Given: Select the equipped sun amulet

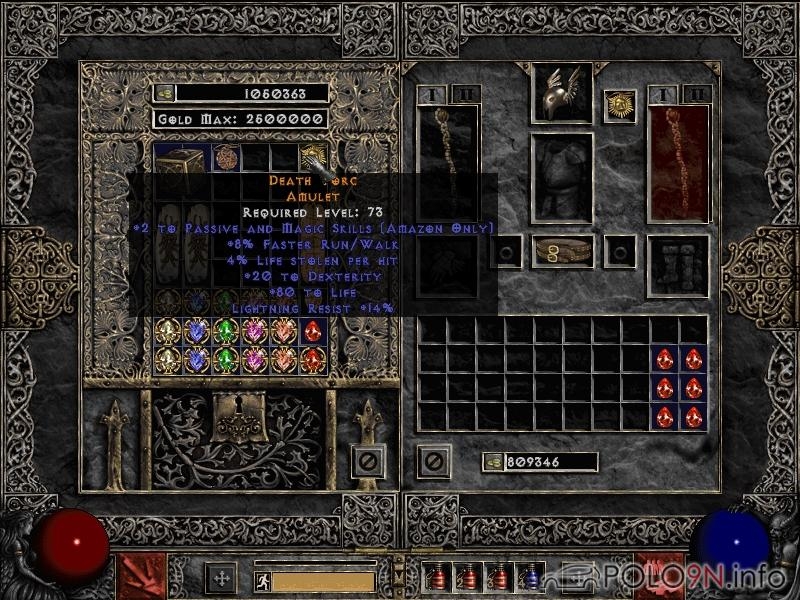Looking at the screenshot, I should [x=620, y=106].
